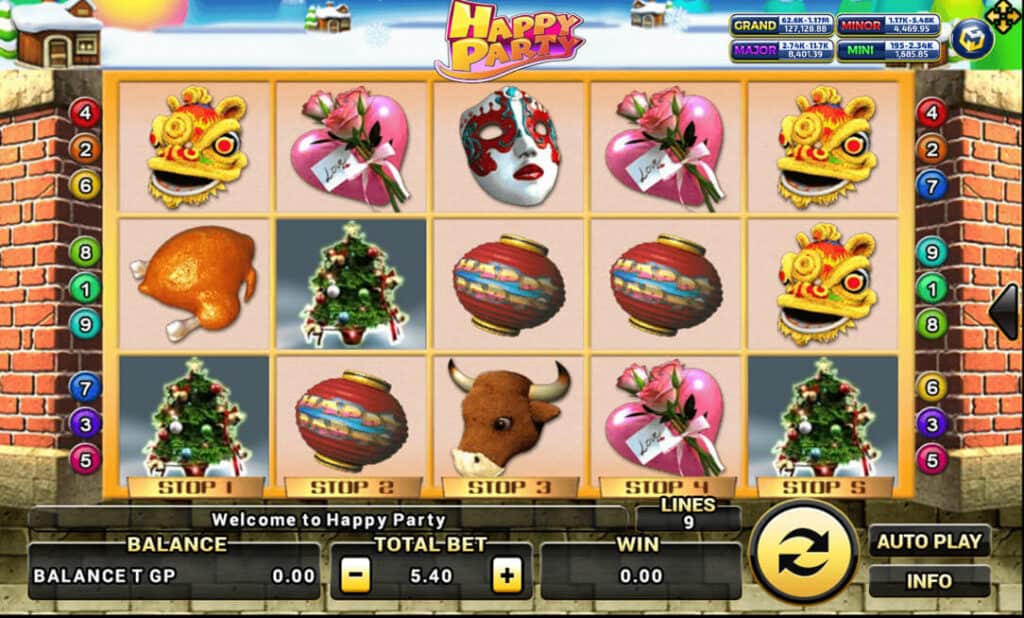Click the Stop 1 reel button
Viewport: 1024px width, 618px height.
[196, 488]
